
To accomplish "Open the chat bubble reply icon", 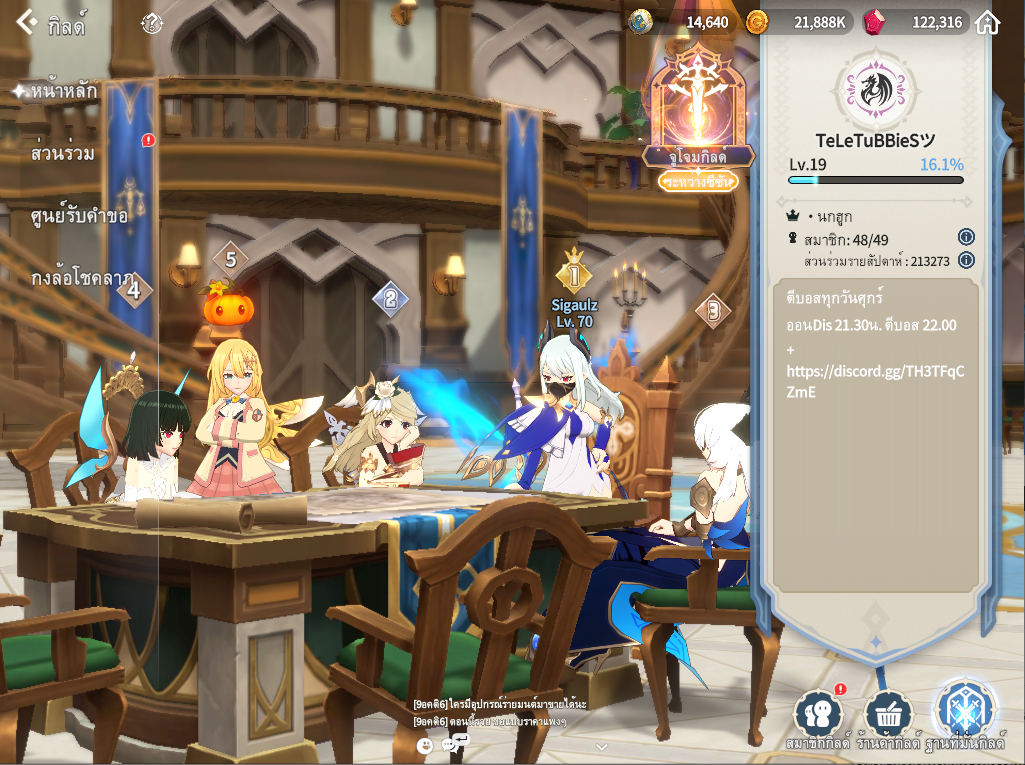I will [x=454, y=743].
